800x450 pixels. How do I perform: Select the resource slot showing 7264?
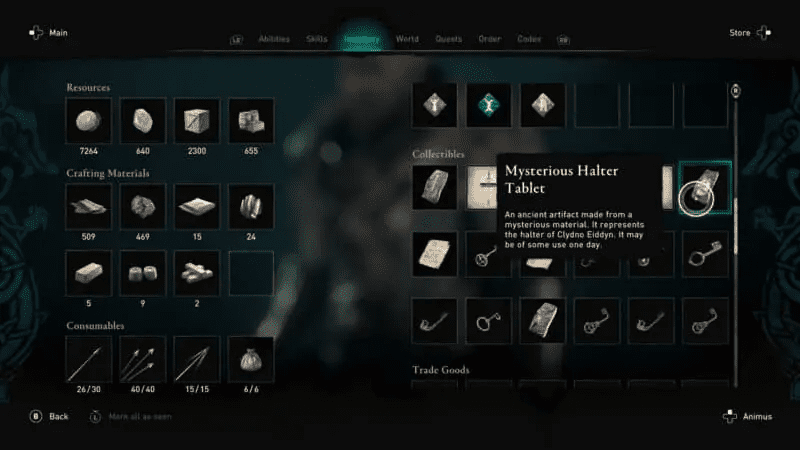[88, 120]
